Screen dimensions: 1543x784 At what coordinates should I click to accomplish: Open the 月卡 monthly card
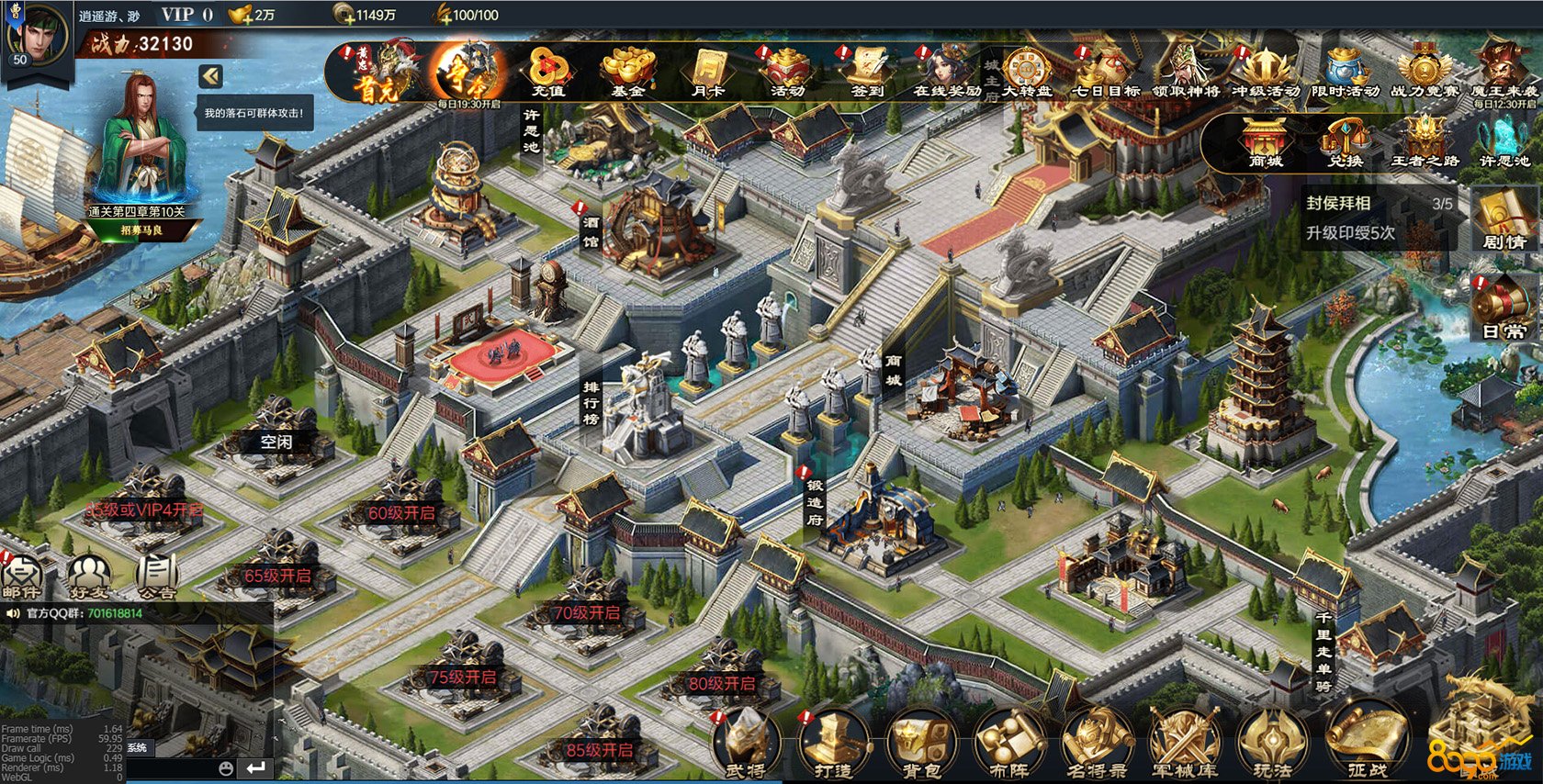708,72
